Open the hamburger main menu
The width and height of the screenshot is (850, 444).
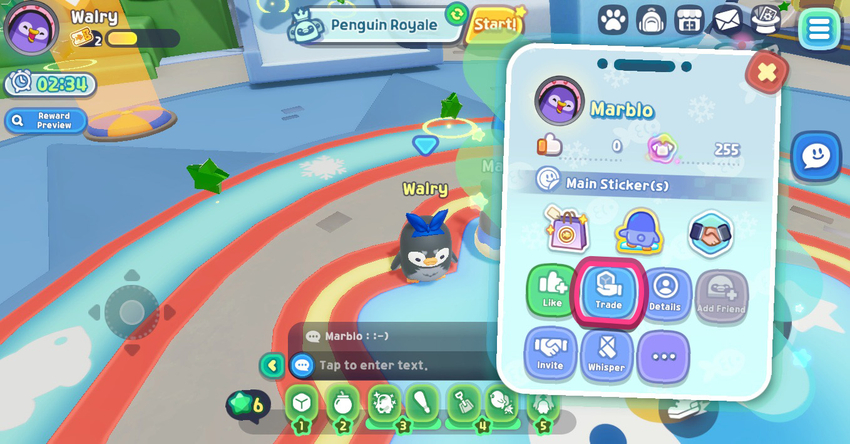pyautogui.click(x=819, y=28)
